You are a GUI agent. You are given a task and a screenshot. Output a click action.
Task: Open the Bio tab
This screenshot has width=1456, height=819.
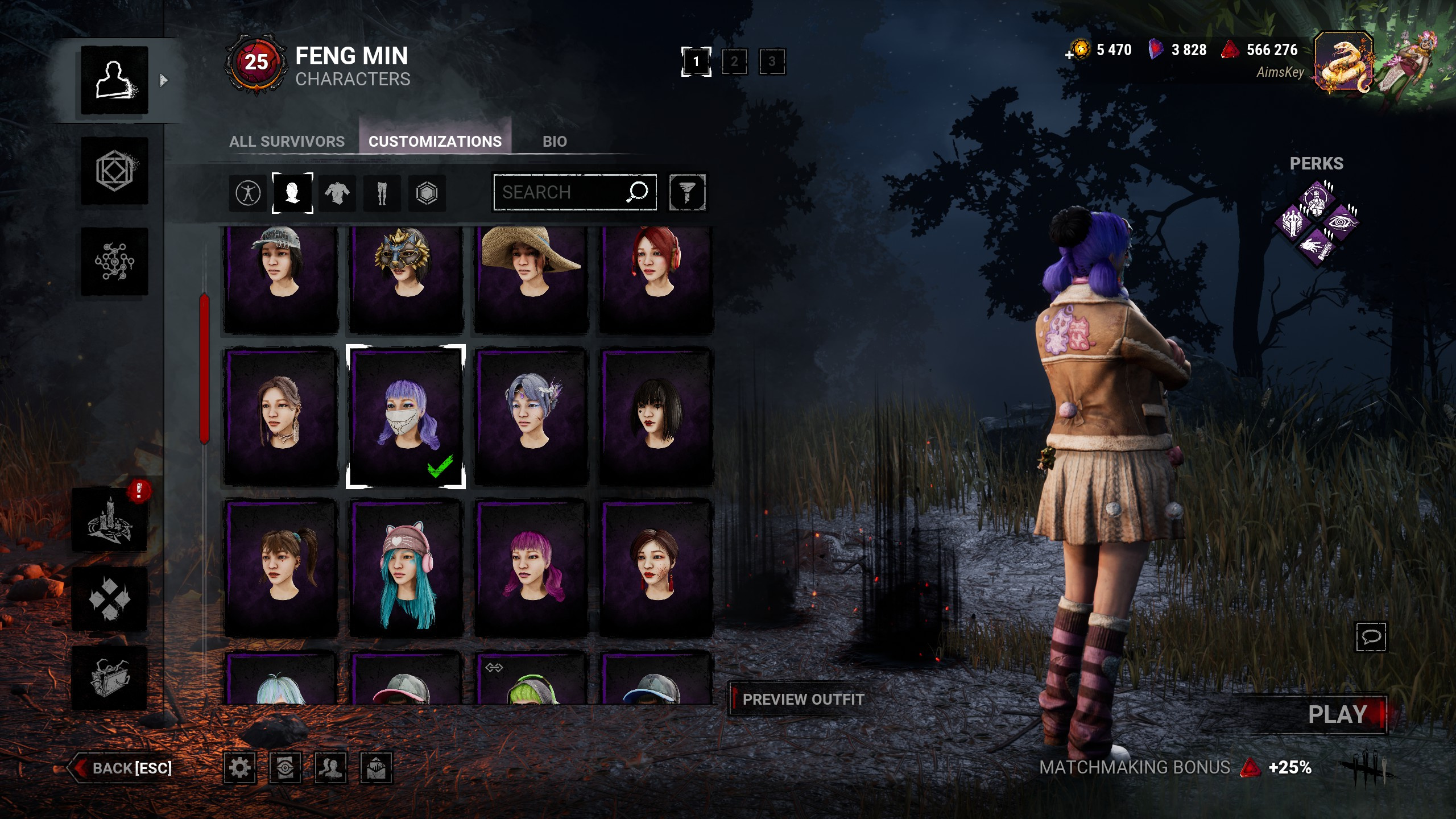(x=555, y=141)
